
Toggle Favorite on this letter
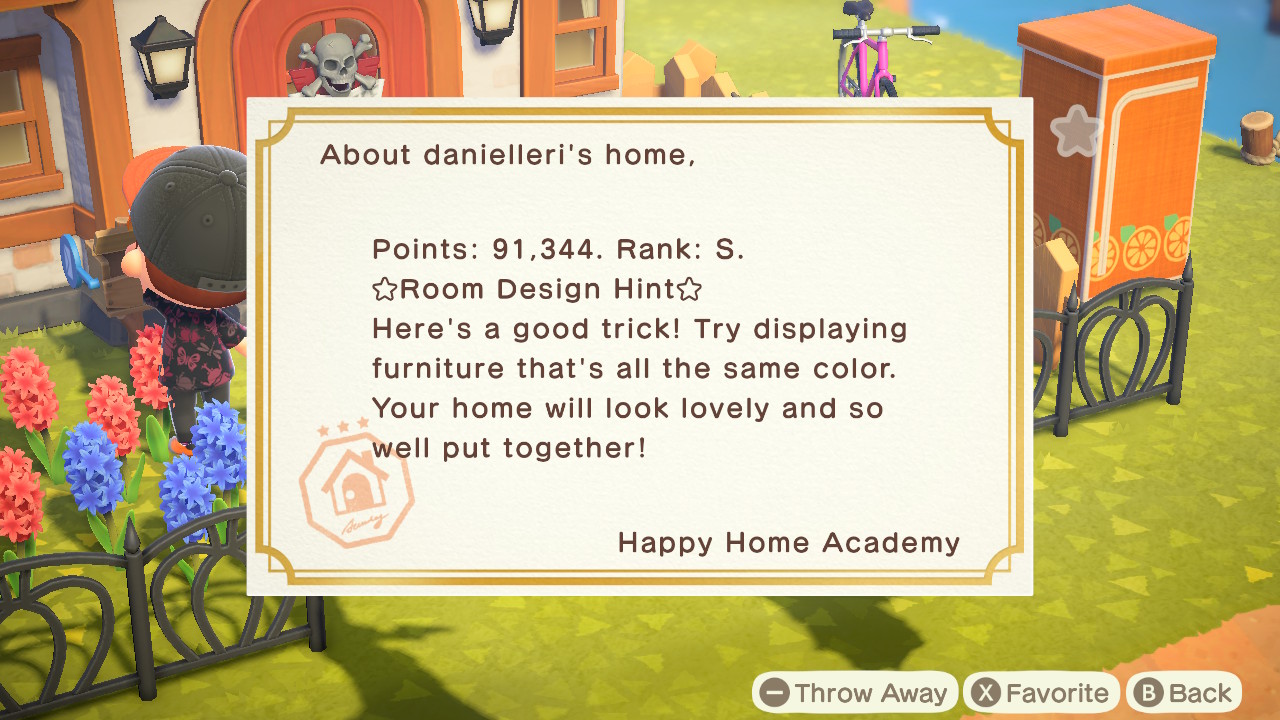tap(1040, 692)
